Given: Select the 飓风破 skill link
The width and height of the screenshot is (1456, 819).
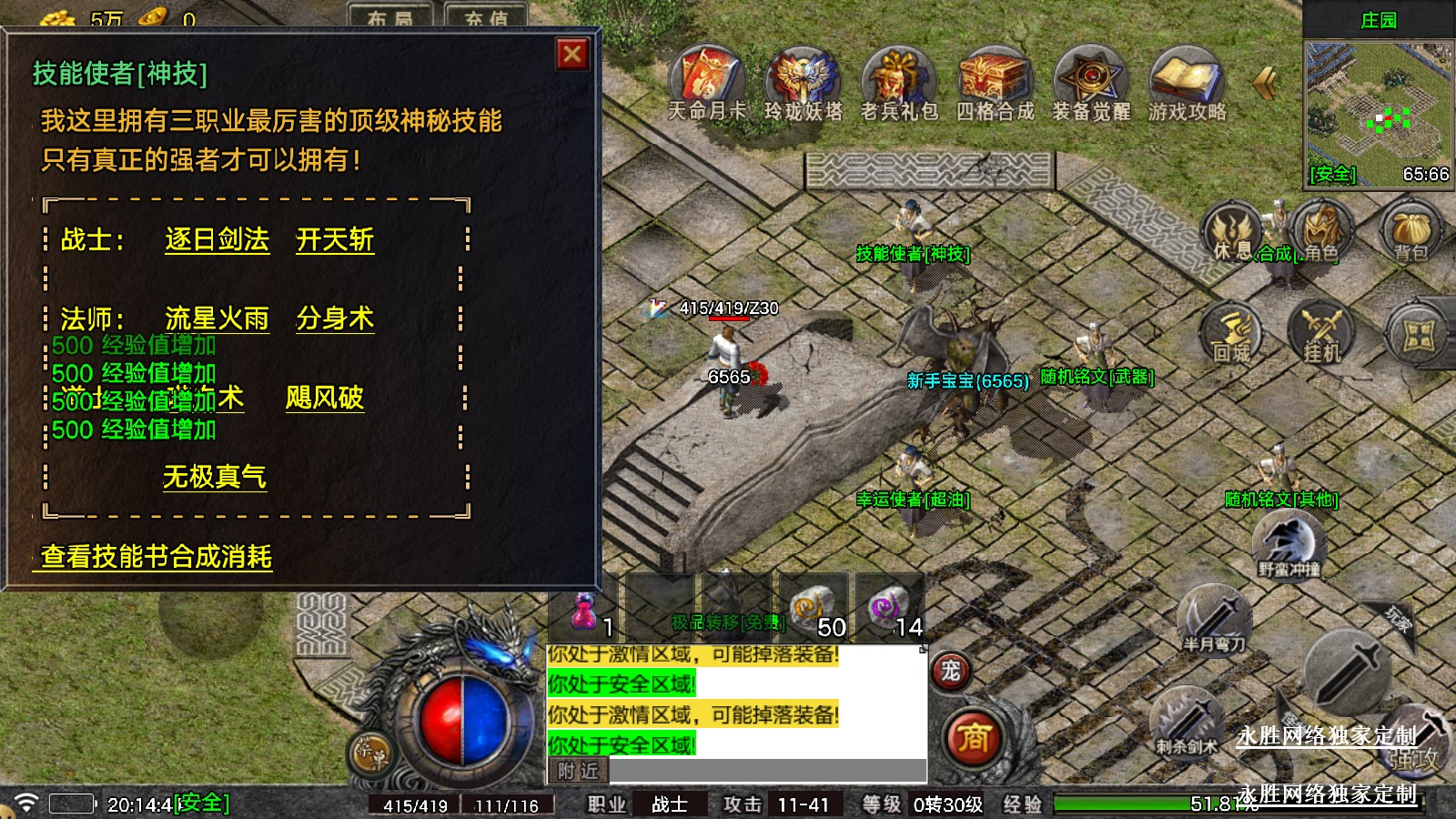Looking at the screenshot, I should point(324,398).
